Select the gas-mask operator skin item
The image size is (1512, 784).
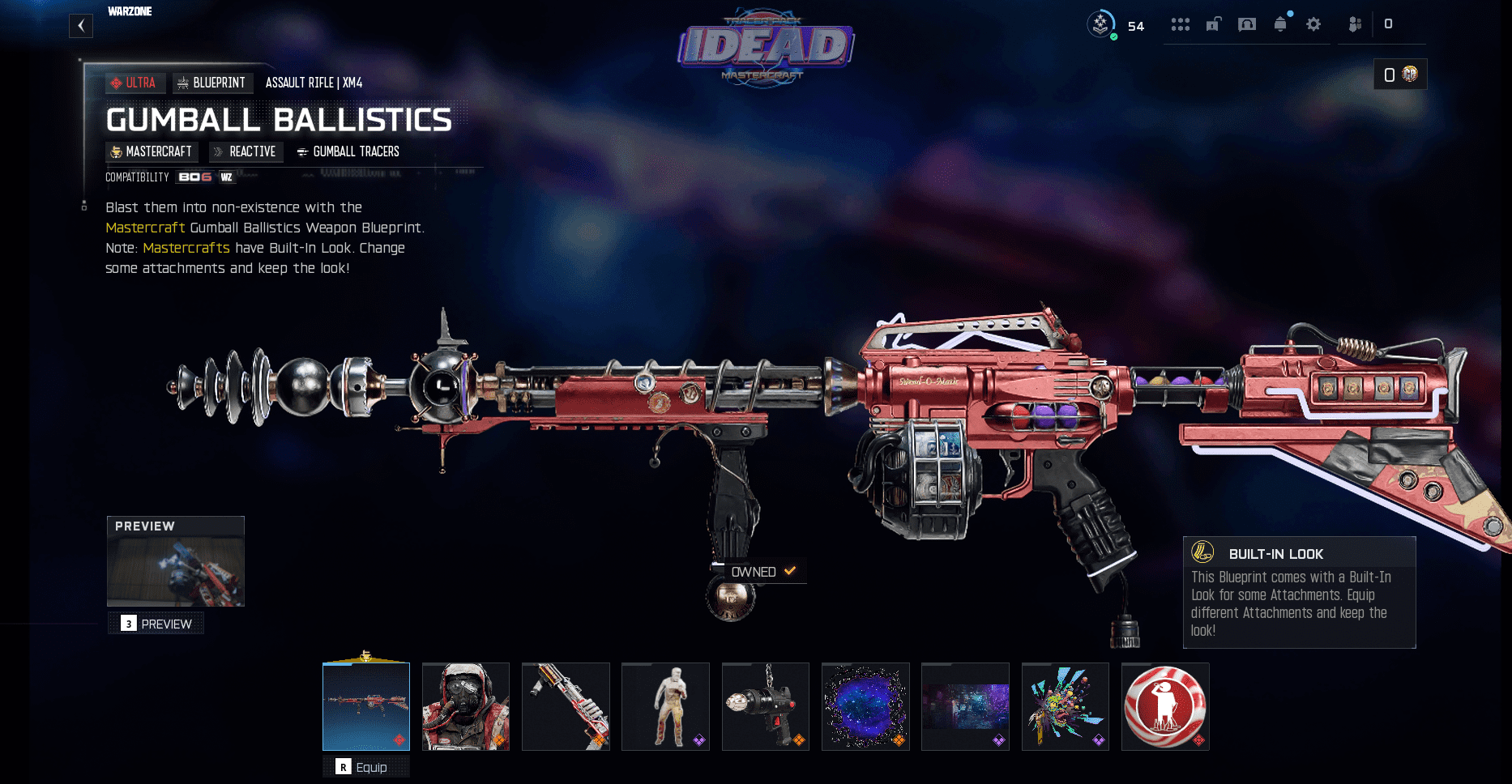coord(466,706)
